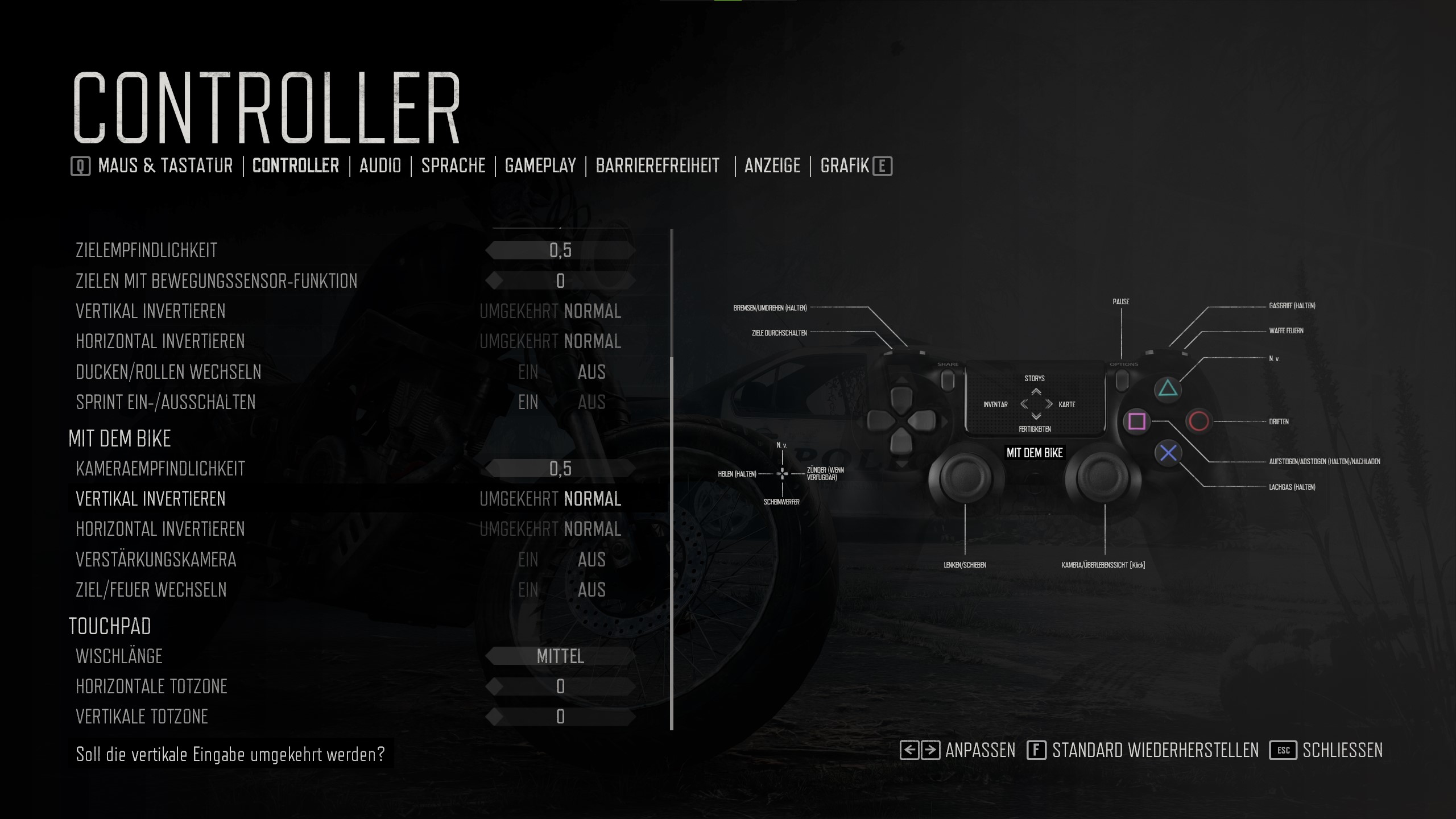The image size is (1456, 819).
Task: Choose Standard wiederherstellen to reset settings
Action: click(x=1155, y=751)
